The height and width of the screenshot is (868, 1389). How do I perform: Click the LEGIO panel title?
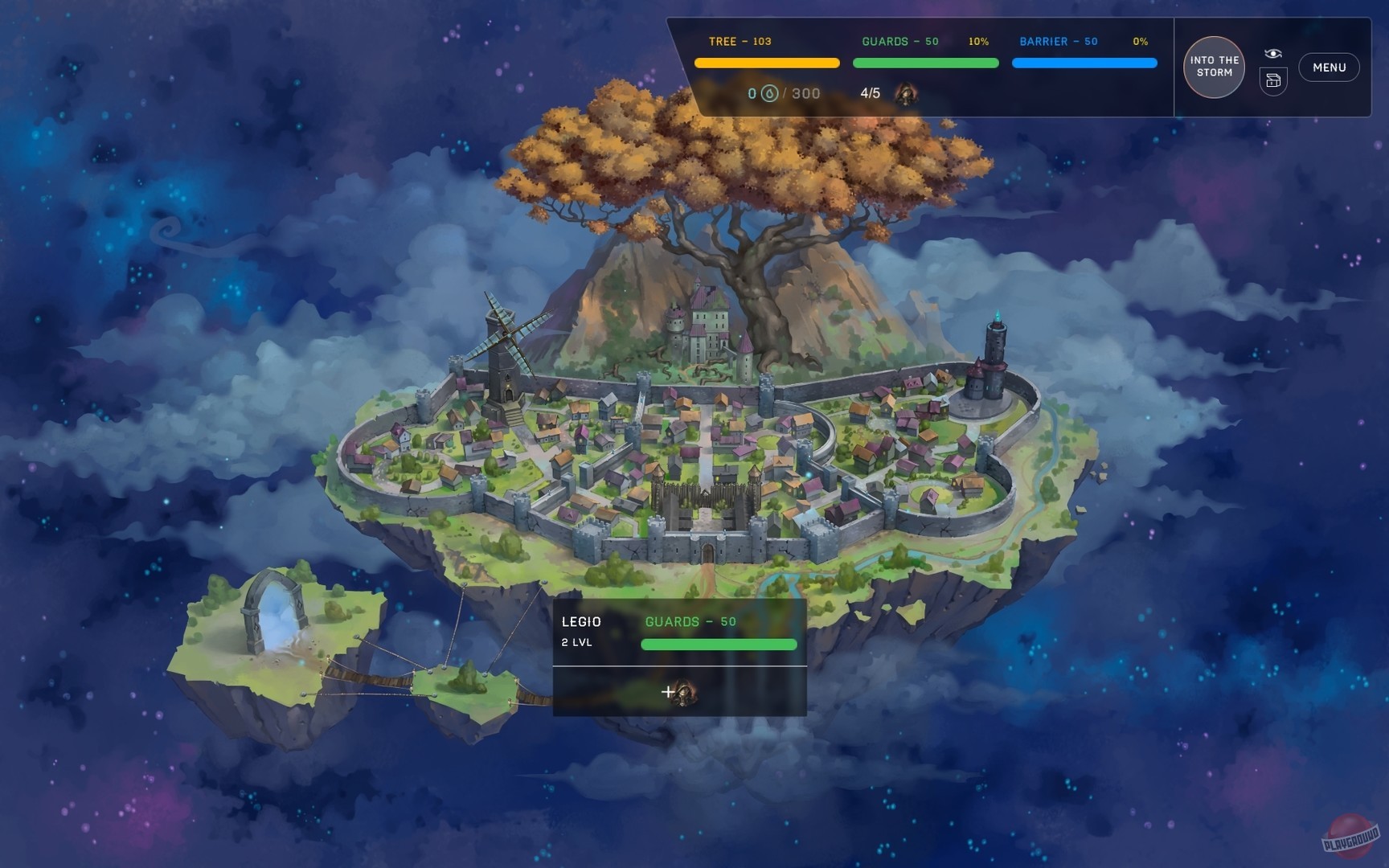pyautogui.click(x=580, y=622)
